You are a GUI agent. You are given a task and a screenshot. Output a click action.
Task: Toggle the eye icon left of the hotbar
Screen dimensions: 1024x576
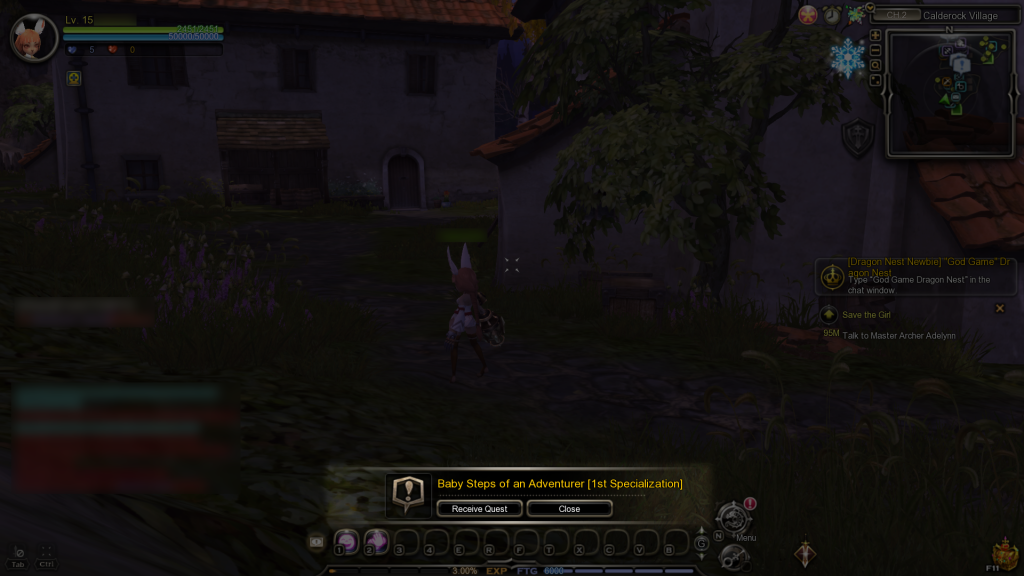click(x=317, y=541)
